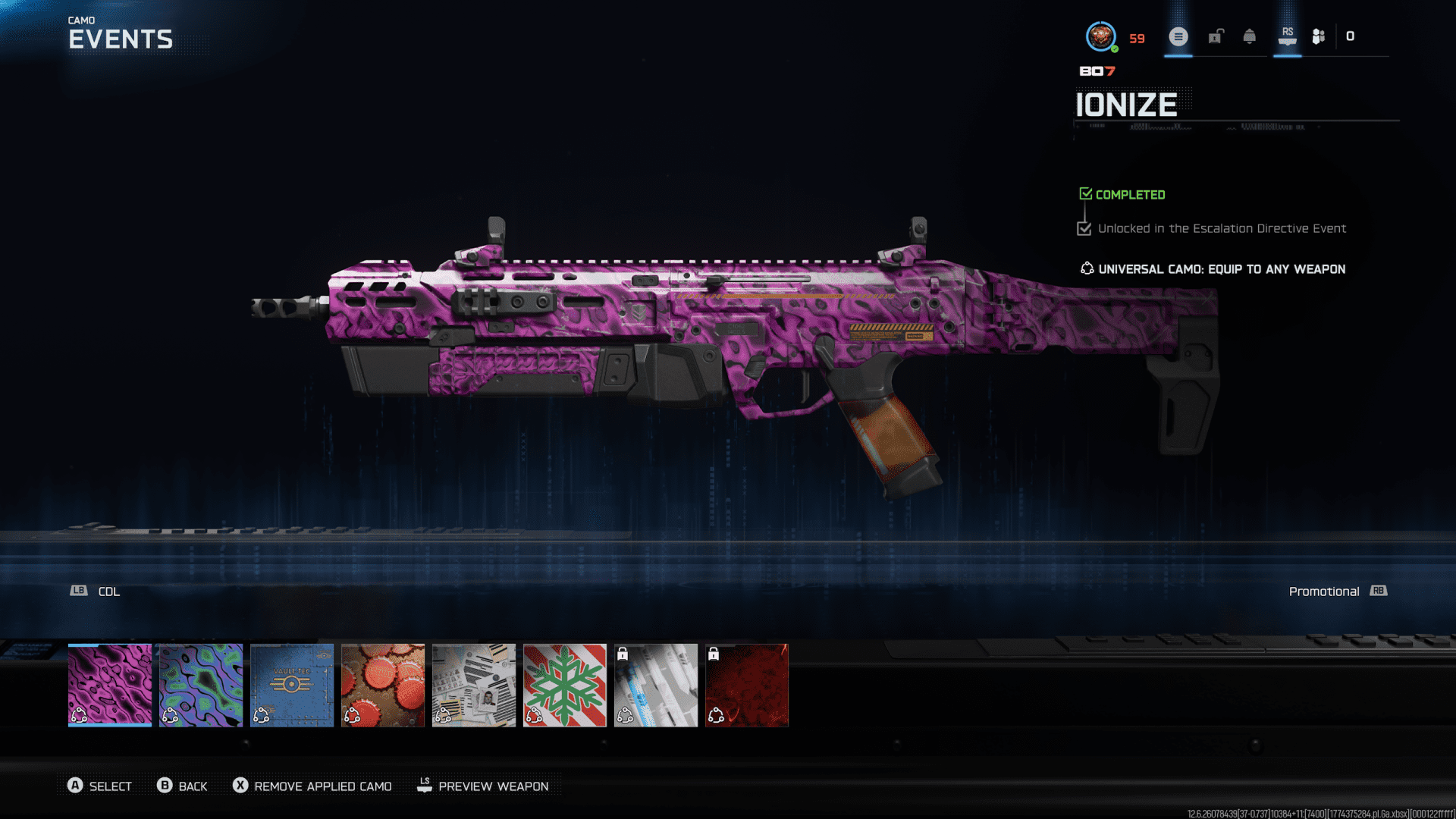Click the locked white and blue camo

656,685
